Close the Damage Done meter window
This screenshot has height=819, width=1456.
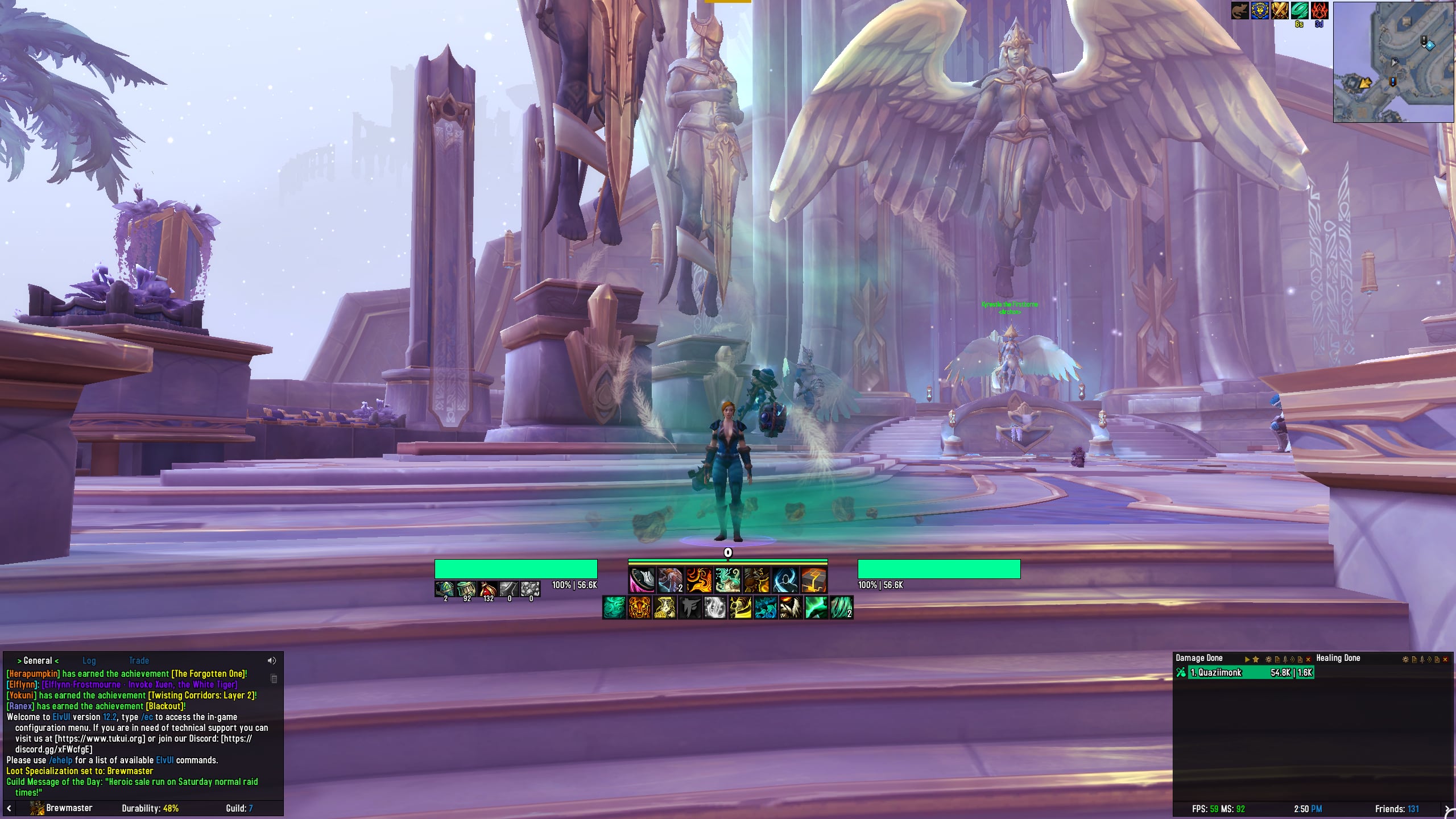pos(1308,659)
